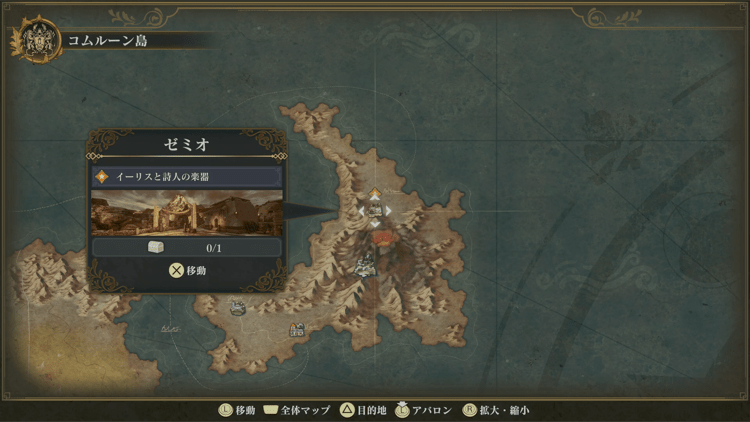
Task: Click the crest emblem beside コムルーン島
Action: tap(34, 41)
